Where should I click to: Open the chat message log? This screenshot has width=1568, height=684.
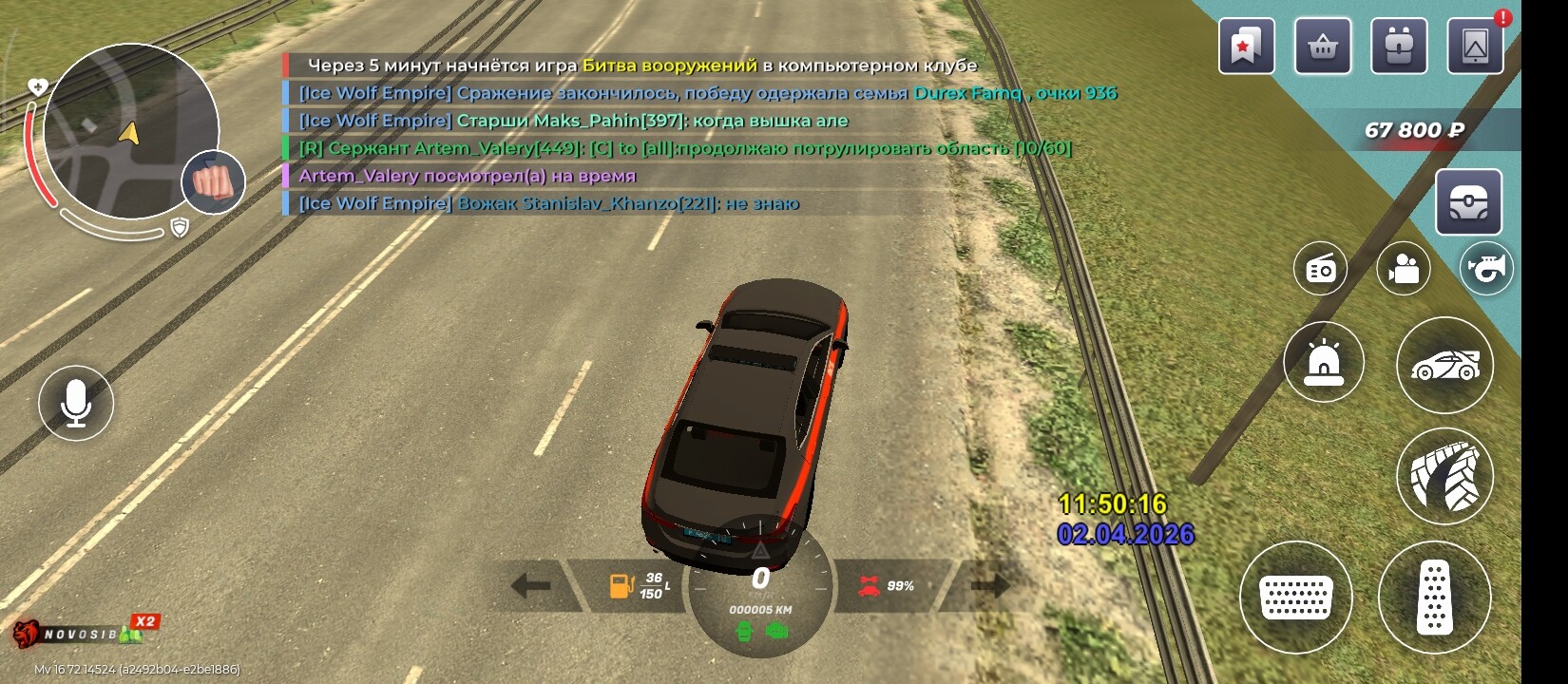click(665, 134)
